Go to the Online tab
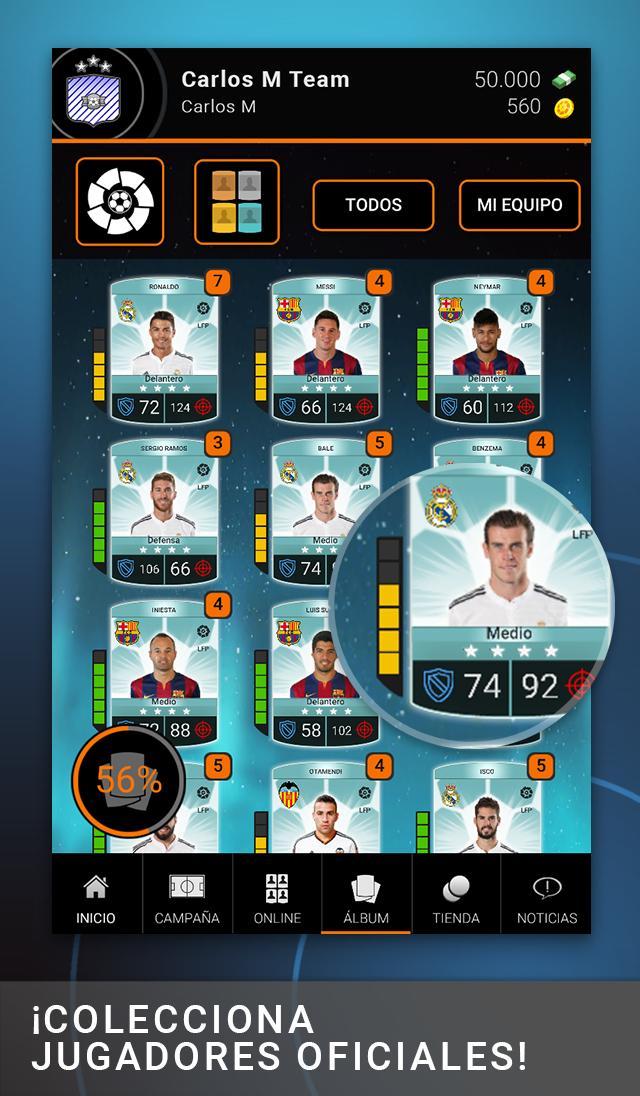 click(277, 897)
